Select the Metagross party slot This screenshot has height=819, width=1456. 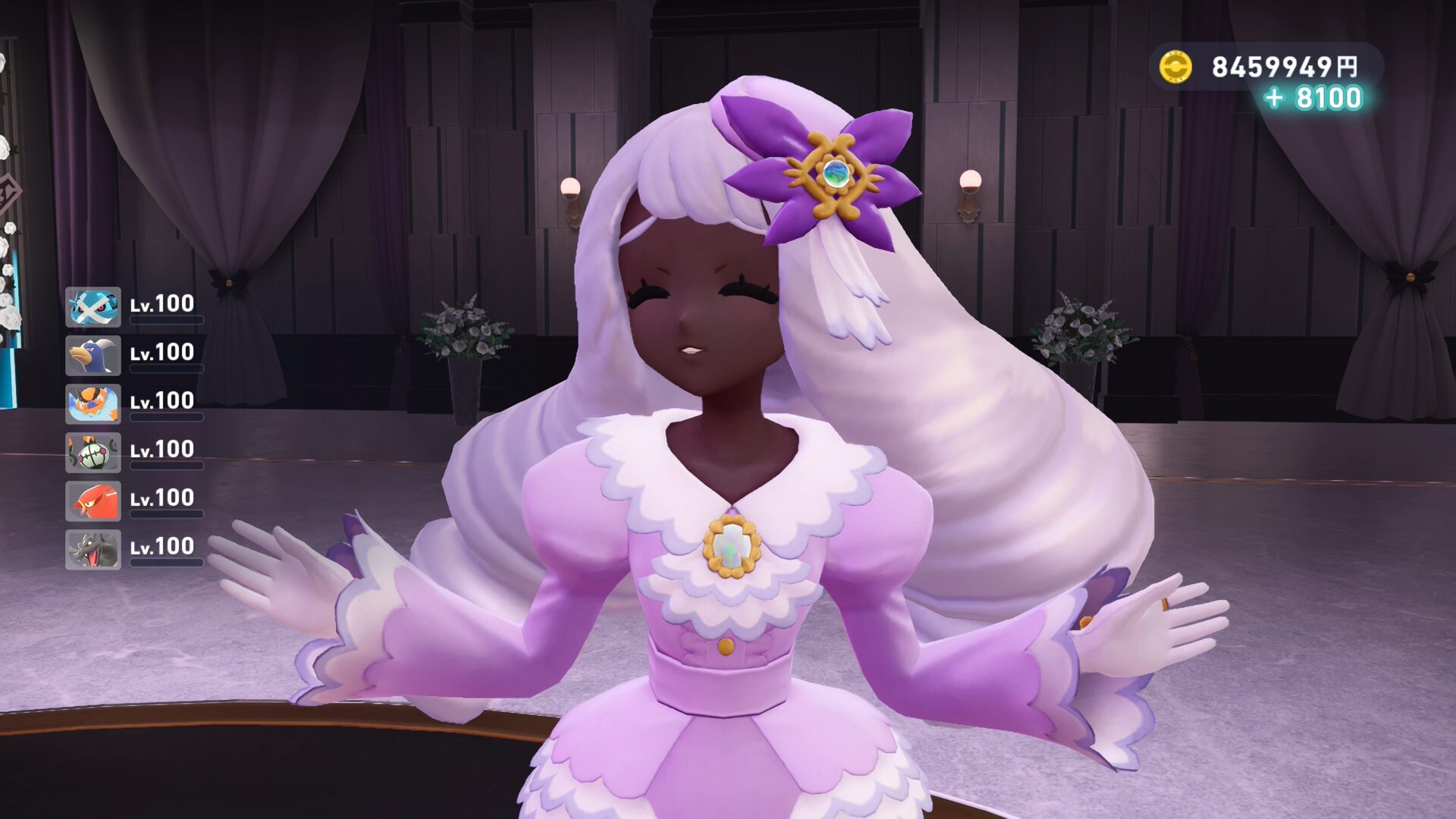pos(93,307)
